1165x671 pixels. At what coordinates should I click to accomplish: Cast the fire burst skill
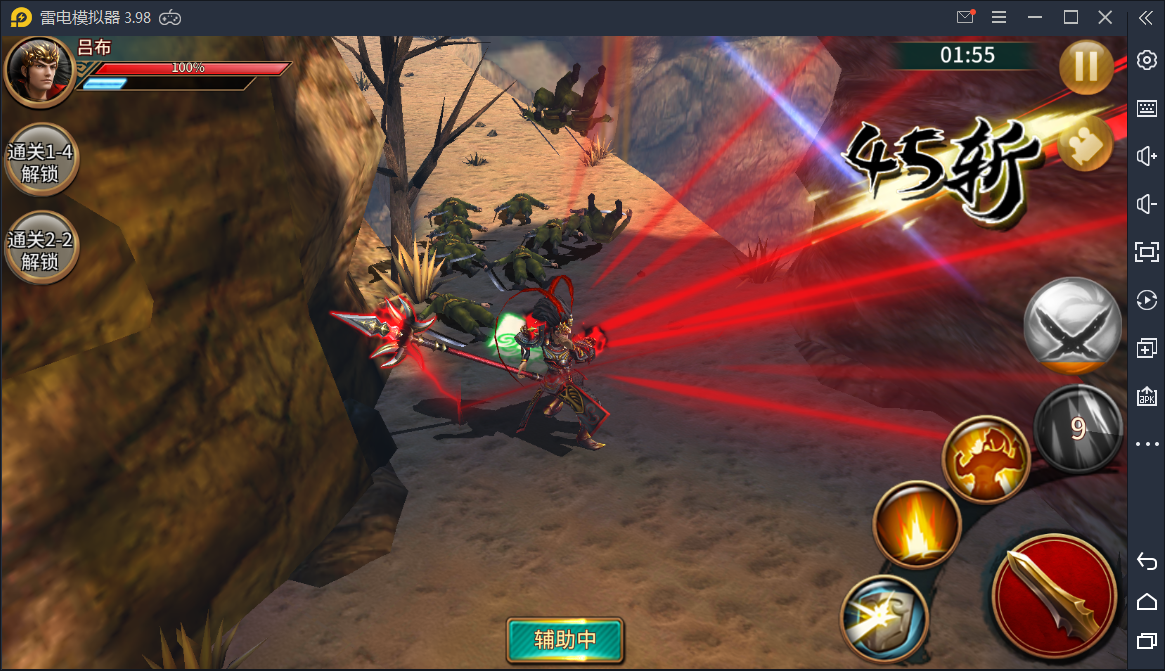(917, 525)
